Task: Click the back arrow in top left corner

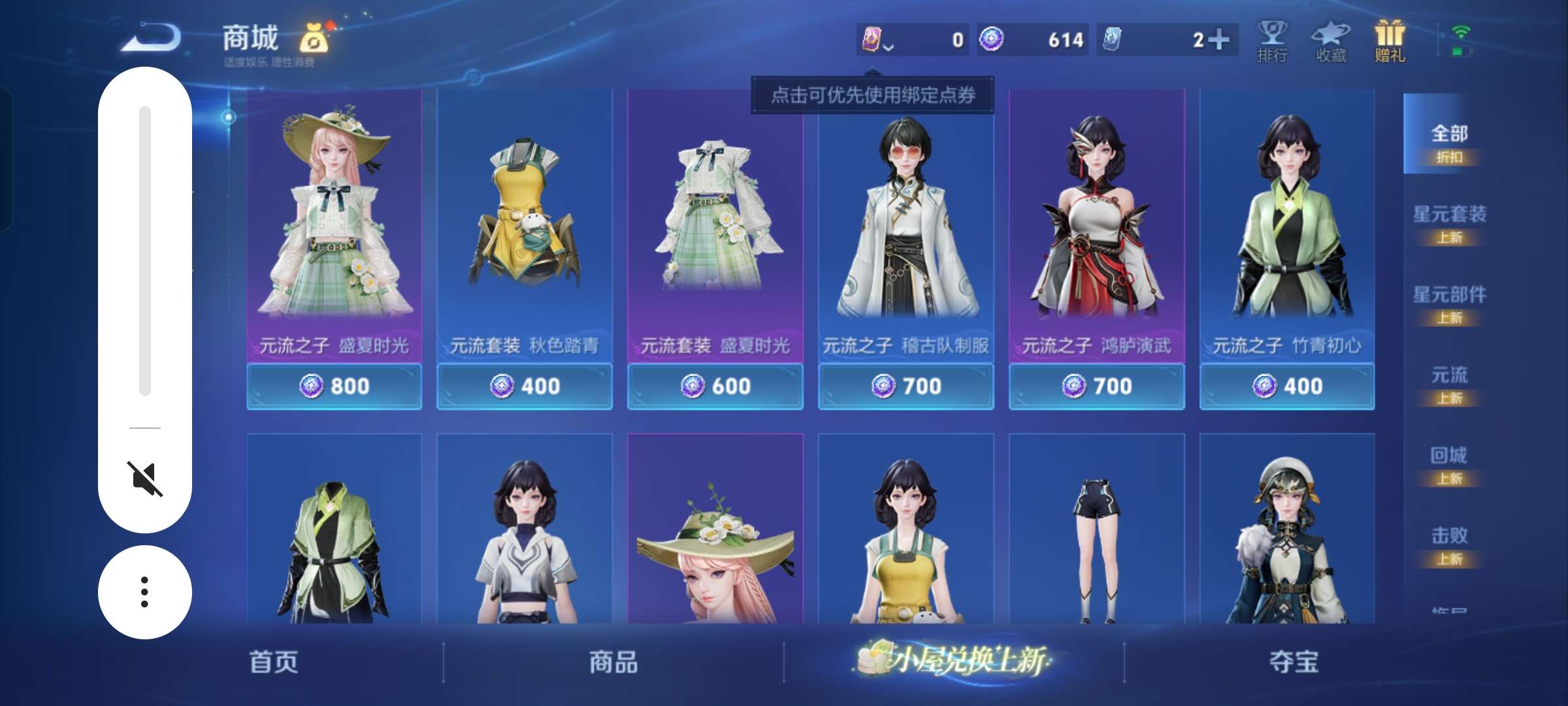Action: (x=148, y=37)
